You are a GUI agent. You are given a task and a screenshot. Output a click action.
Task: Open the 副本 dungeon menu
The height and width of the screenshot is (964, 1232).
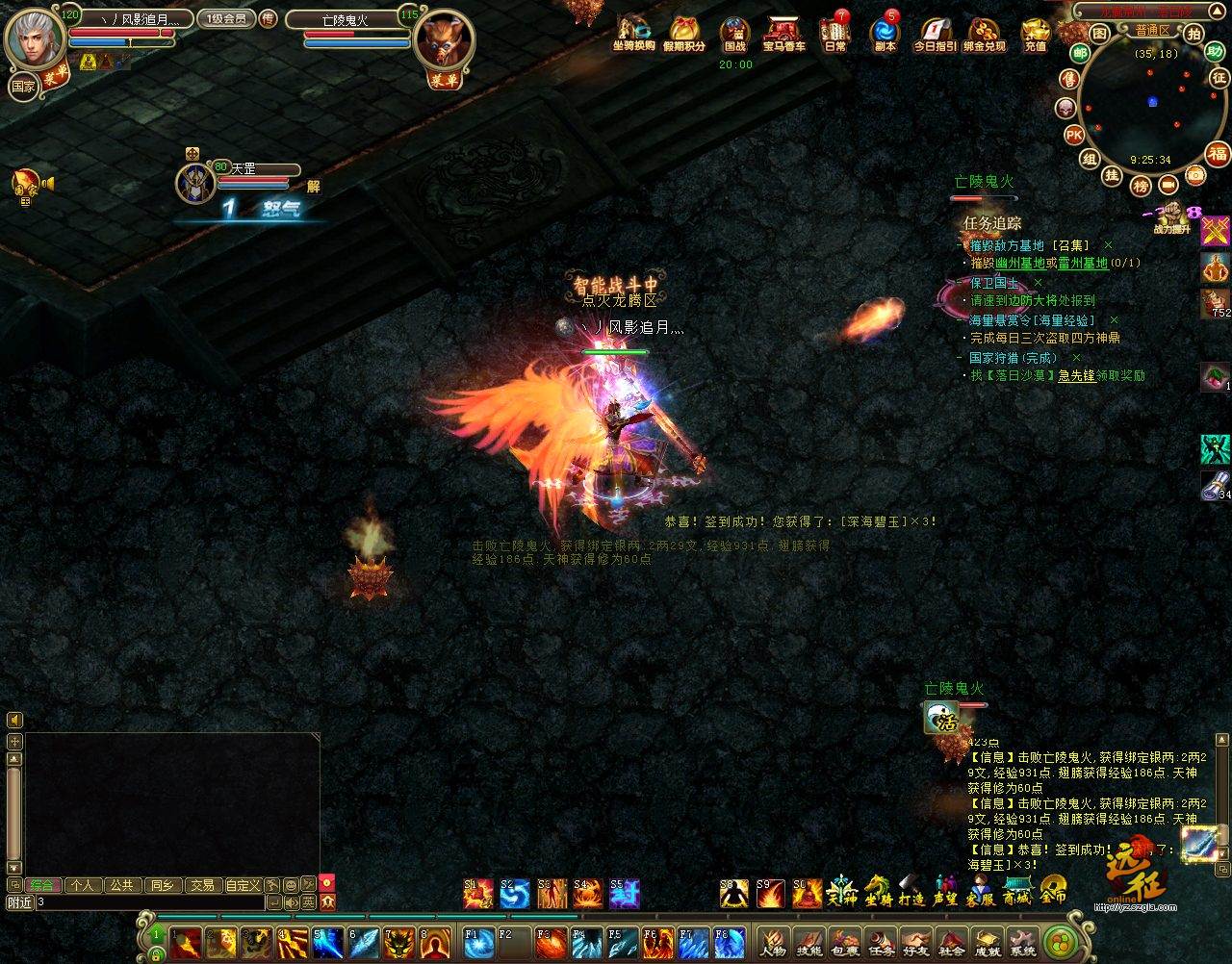pos(884,34)
